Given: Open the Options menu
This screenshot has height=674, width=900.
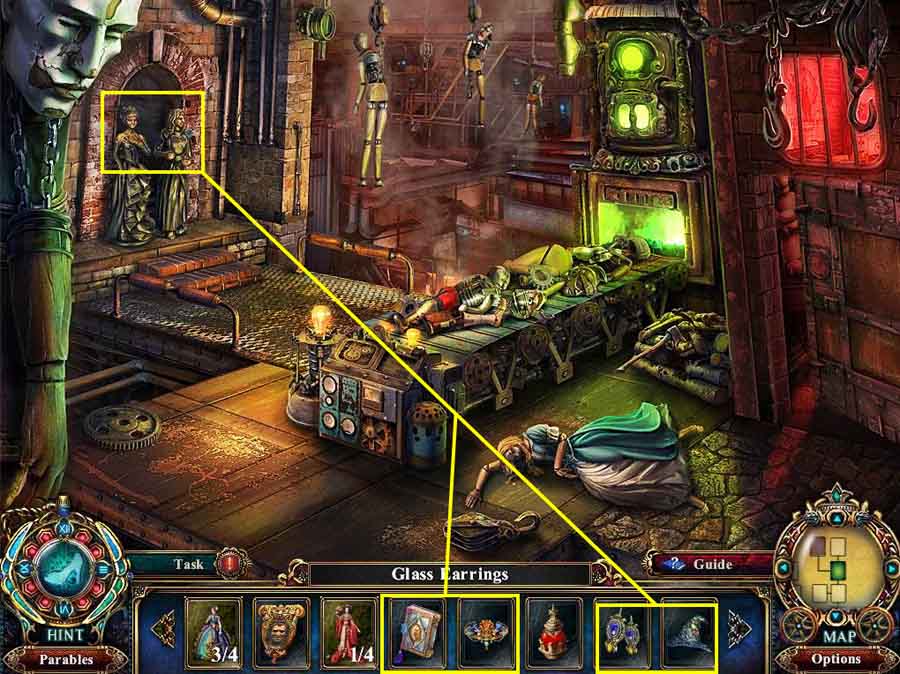Looking at the screenshot, I should pyautogui.click(x=837, y=659).
